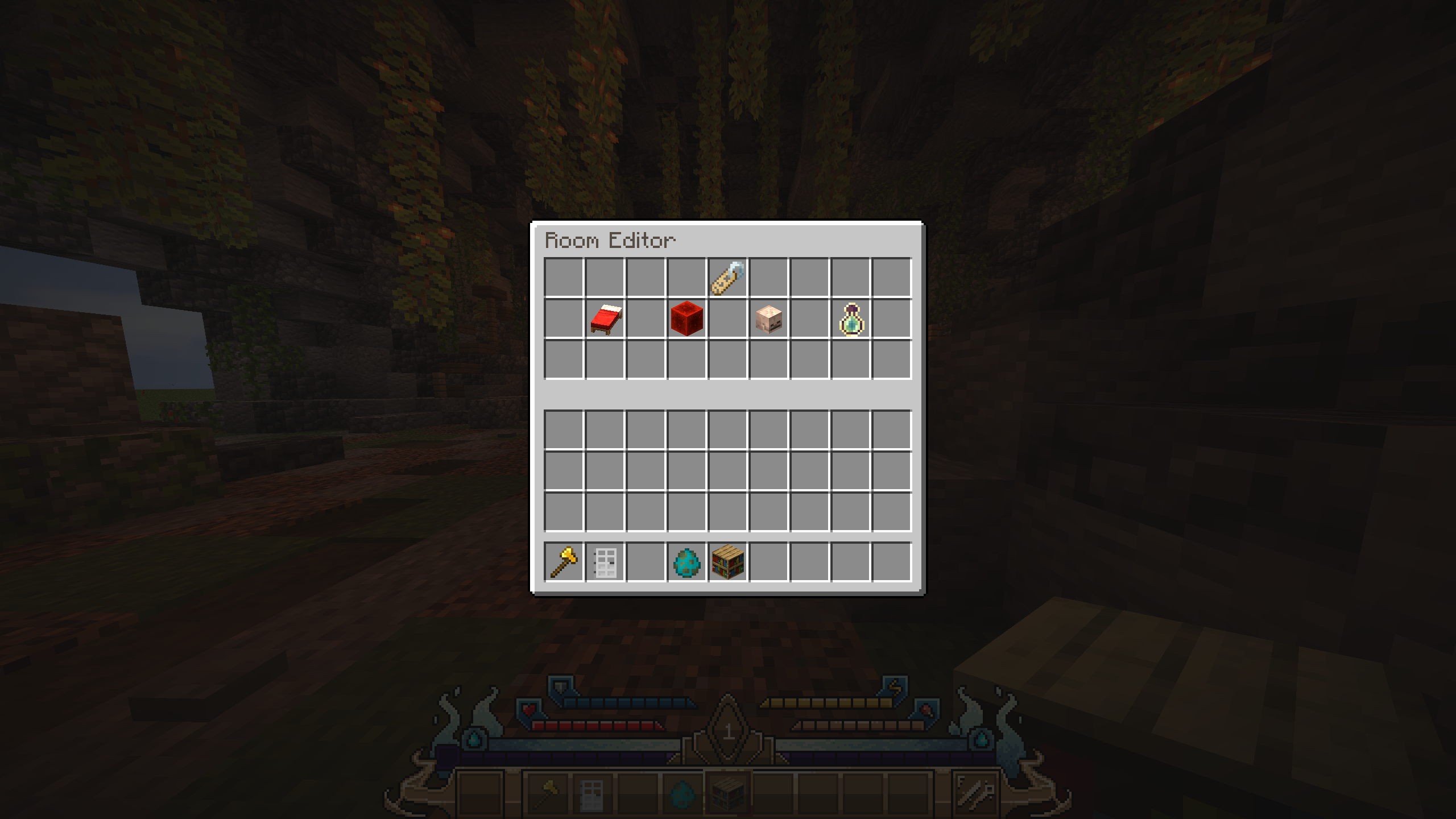1456x819 pixels.
Task: Click the Room Editor title text
Action: click(x=611, y=239)
